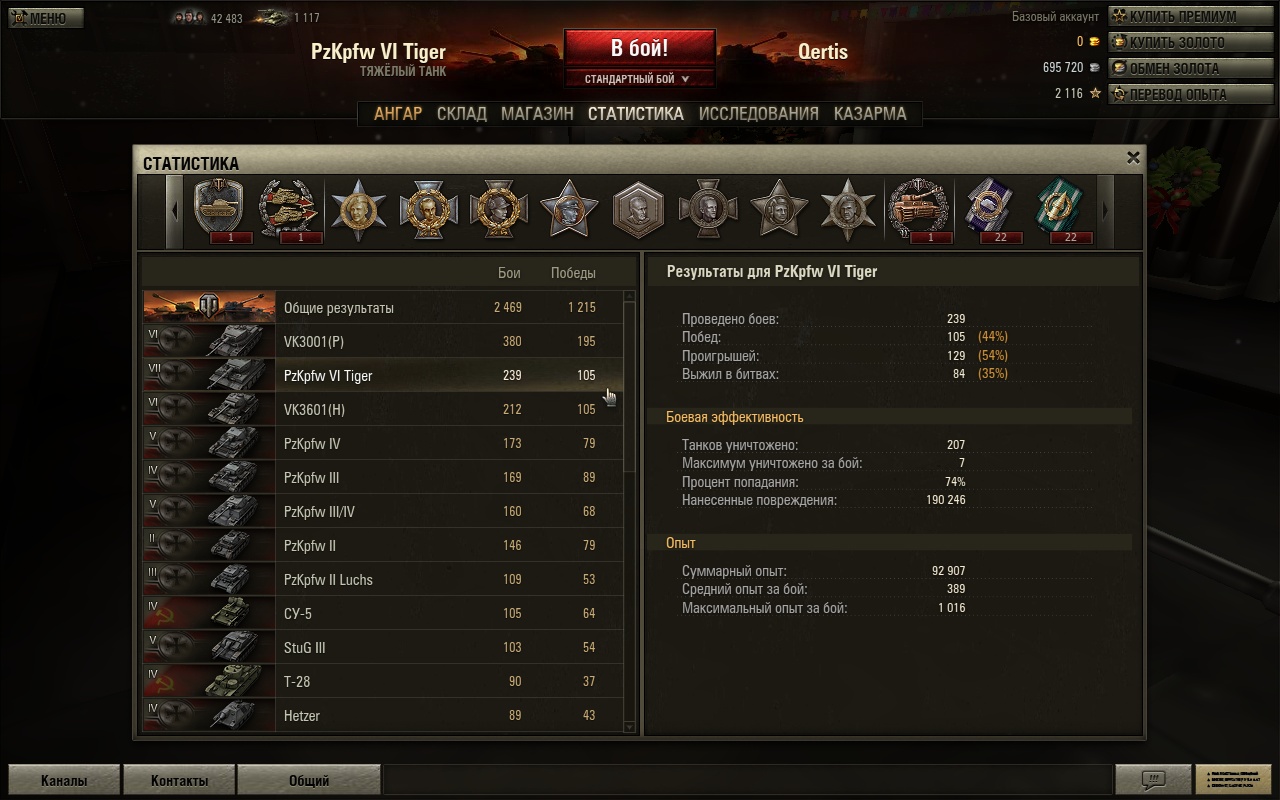Close the Статистика window

click(1133, 157)
